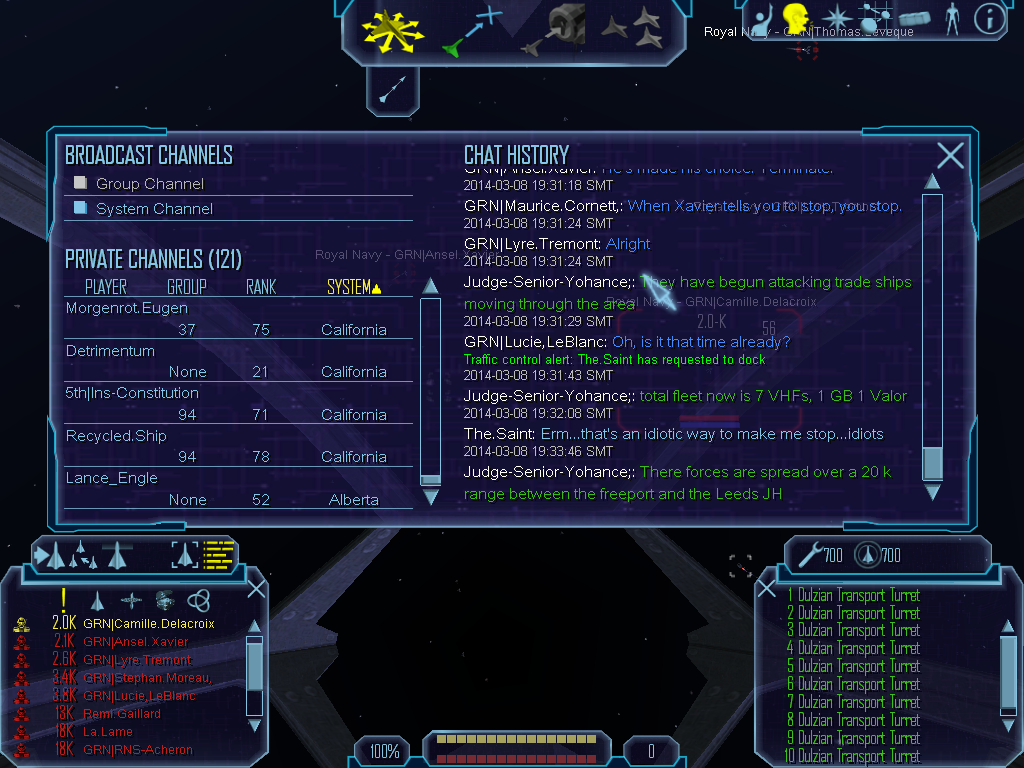Close the weapons list panel
The image size is (1024, 768).
(767, 588)
